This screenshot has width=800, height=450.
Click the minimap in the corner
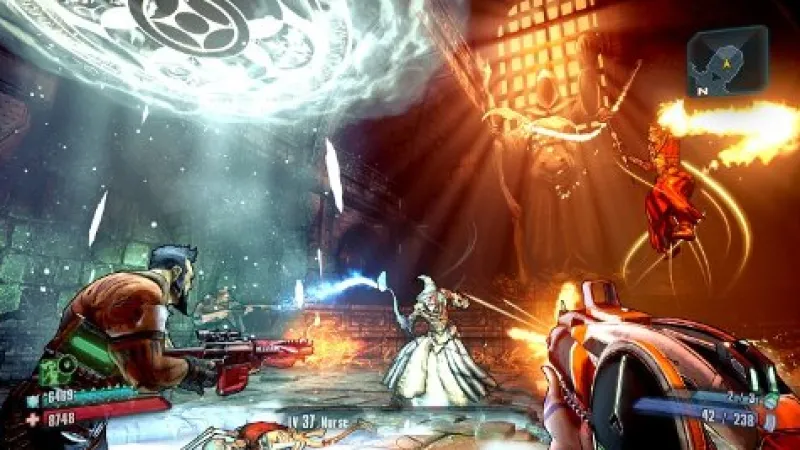(x=727, y=62)
